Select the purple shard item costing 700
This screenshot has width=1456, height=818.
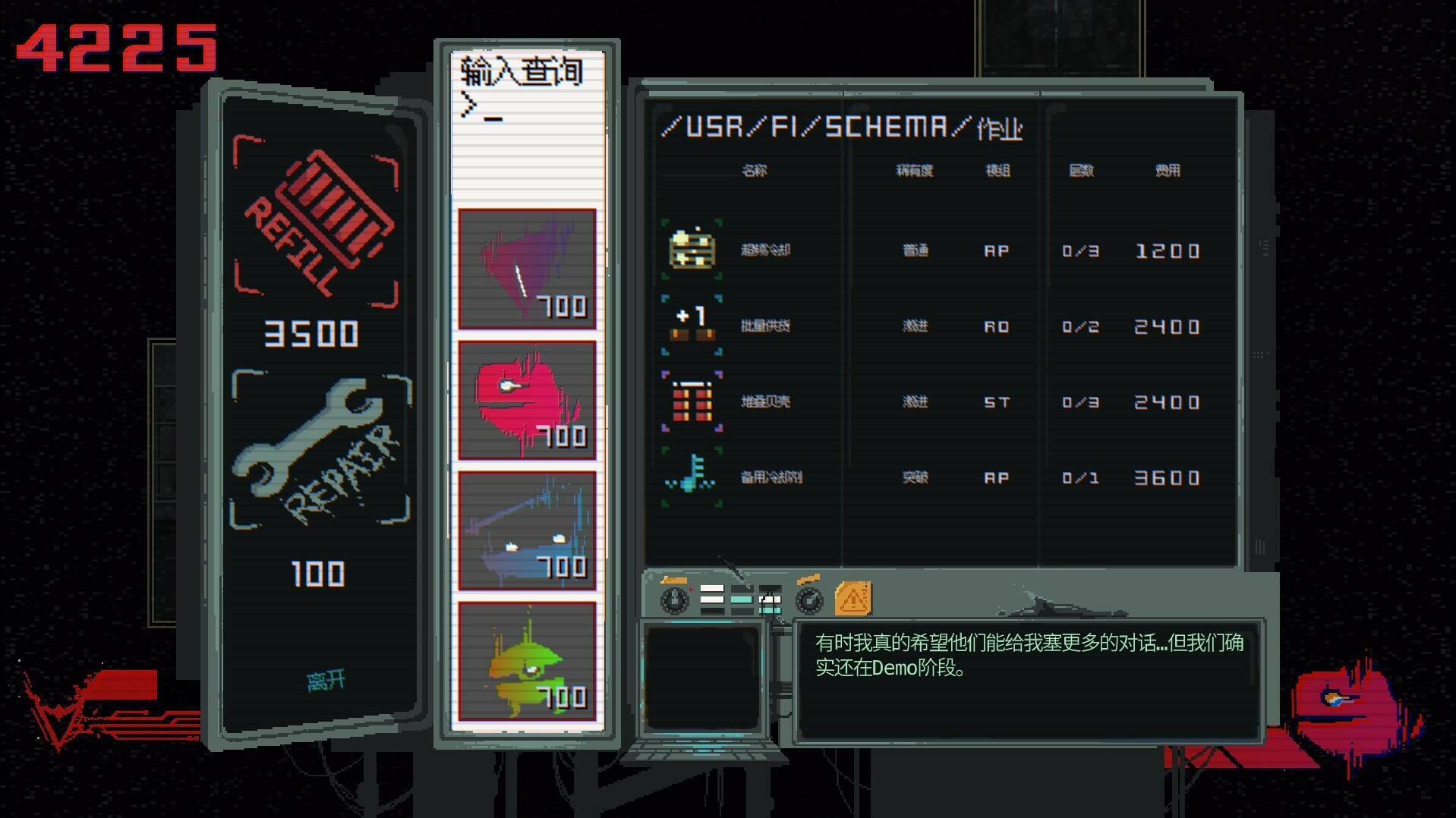click(527, 268)
